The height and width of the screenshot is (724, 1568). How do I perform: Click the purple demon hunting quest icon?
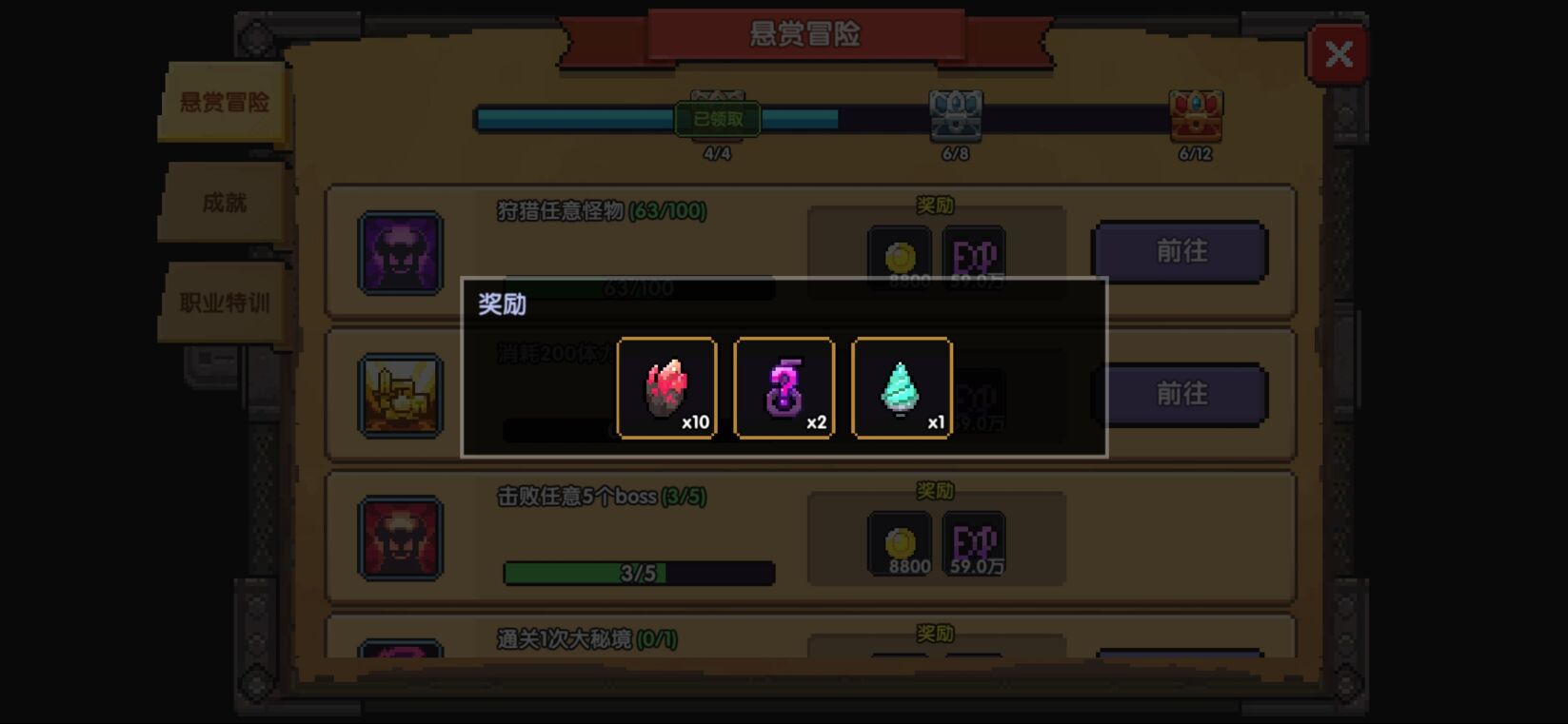tap(401, 252)
